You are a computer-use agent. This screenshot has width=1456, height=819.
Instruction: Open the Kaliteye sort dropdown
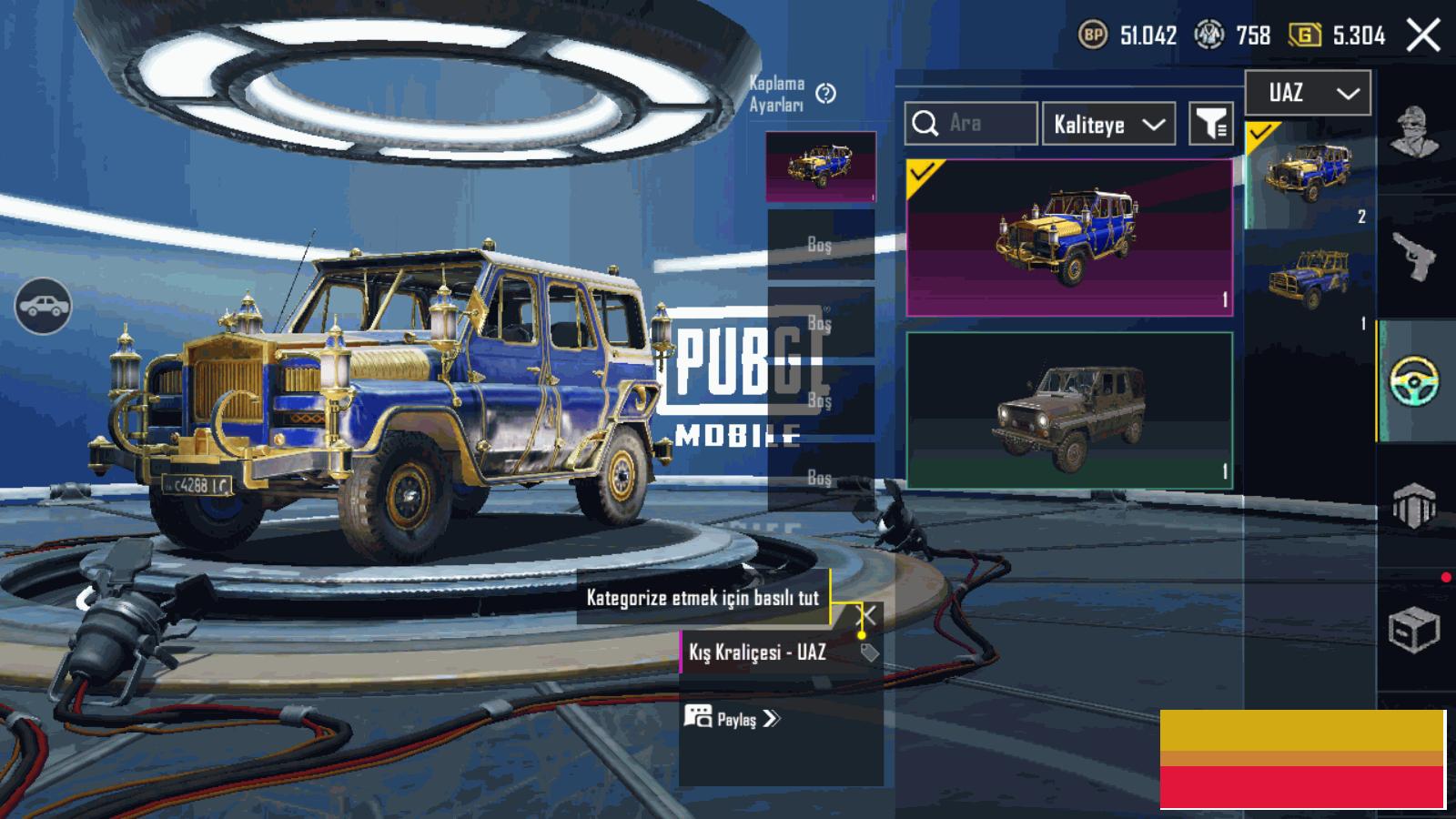(x=1108, y=125)
